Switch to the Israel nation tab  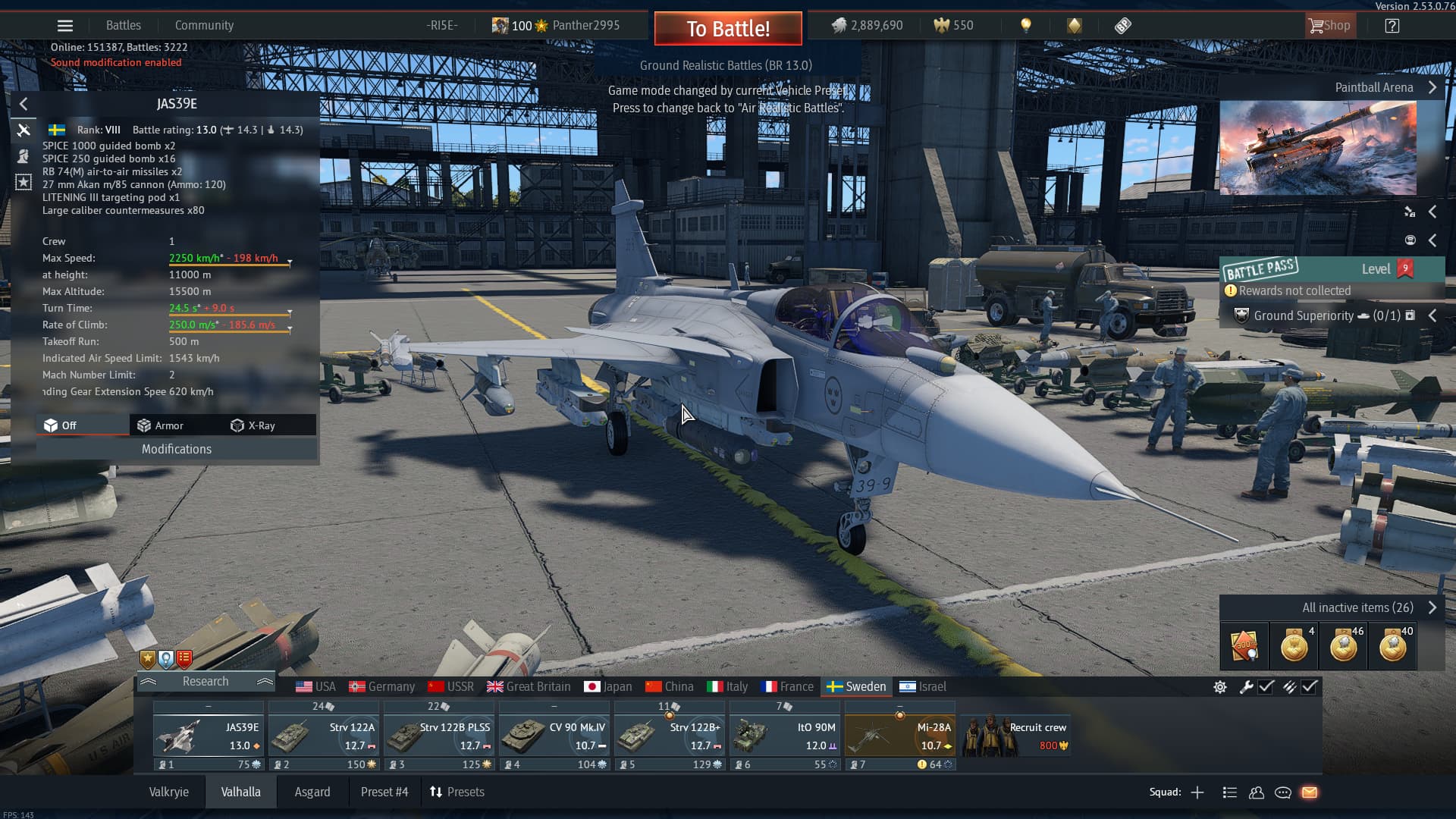[923, 686]
